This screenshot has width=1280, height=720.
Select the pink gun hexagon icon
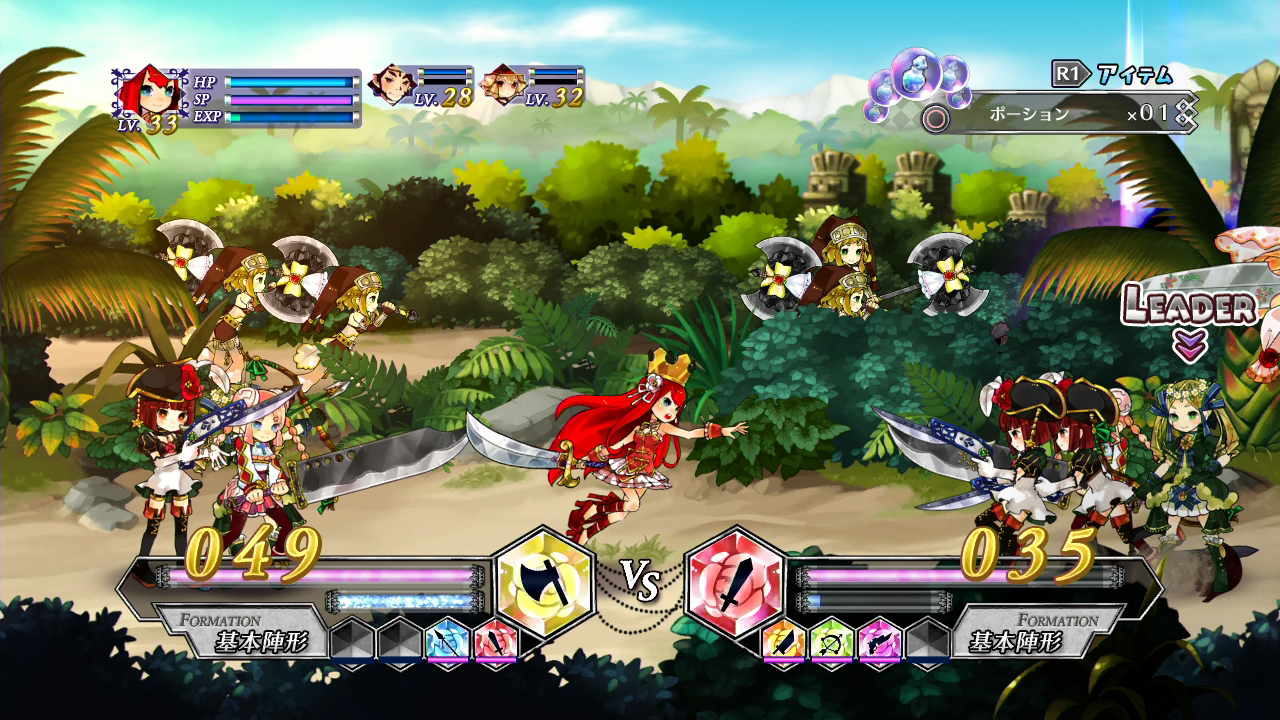[x=879, y=640]
